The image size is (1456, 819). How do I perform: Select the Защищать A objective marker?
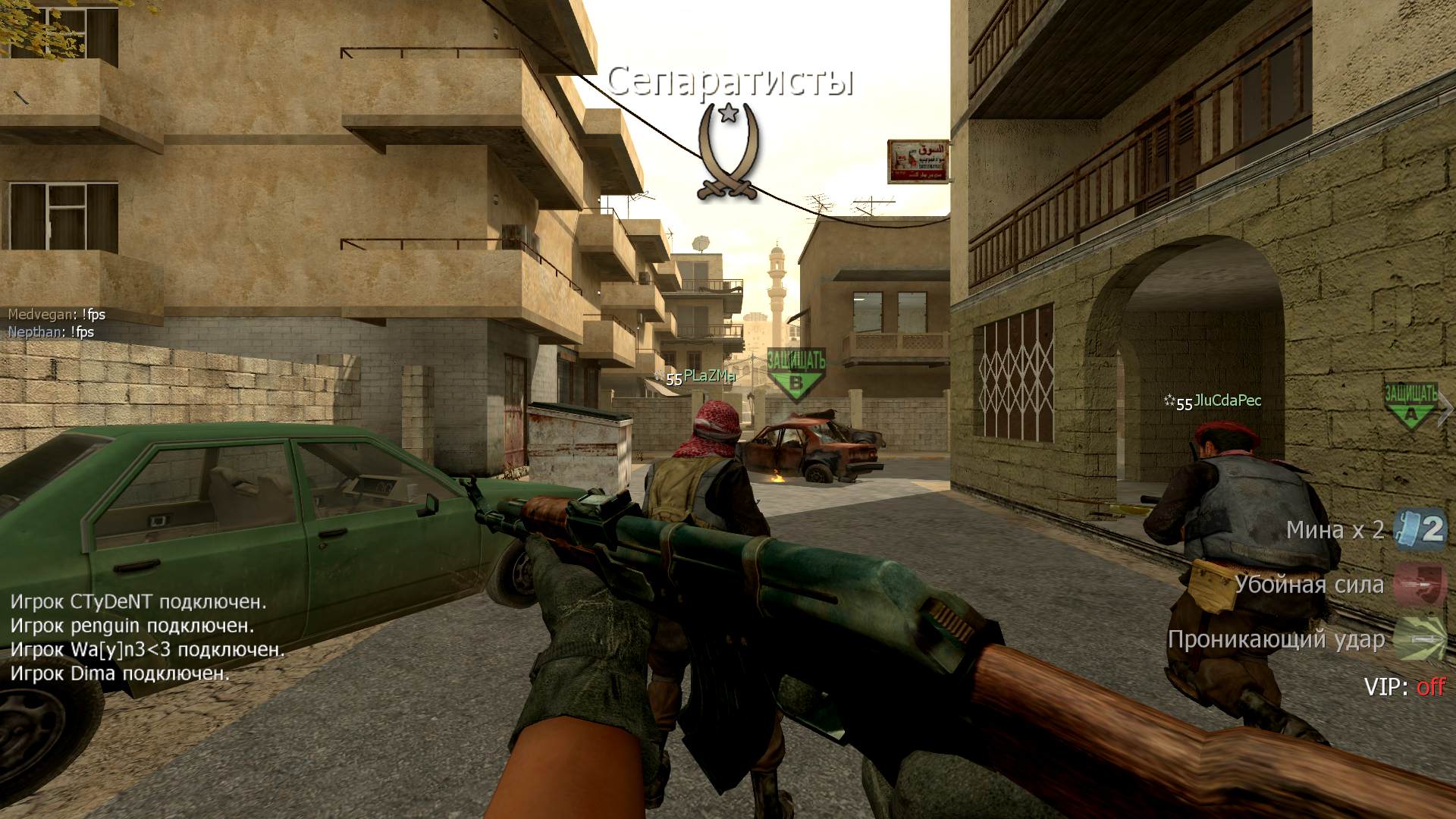click(1410, 404)
